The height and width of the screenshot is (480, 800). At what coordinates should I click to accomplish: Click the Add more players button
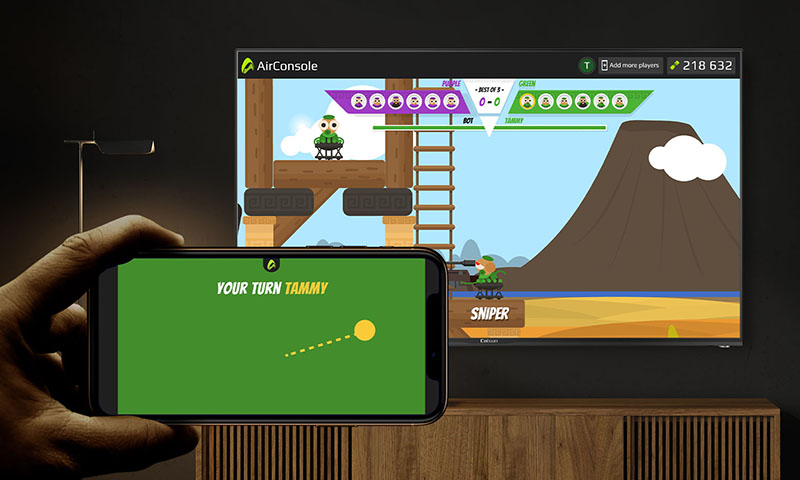631,66
